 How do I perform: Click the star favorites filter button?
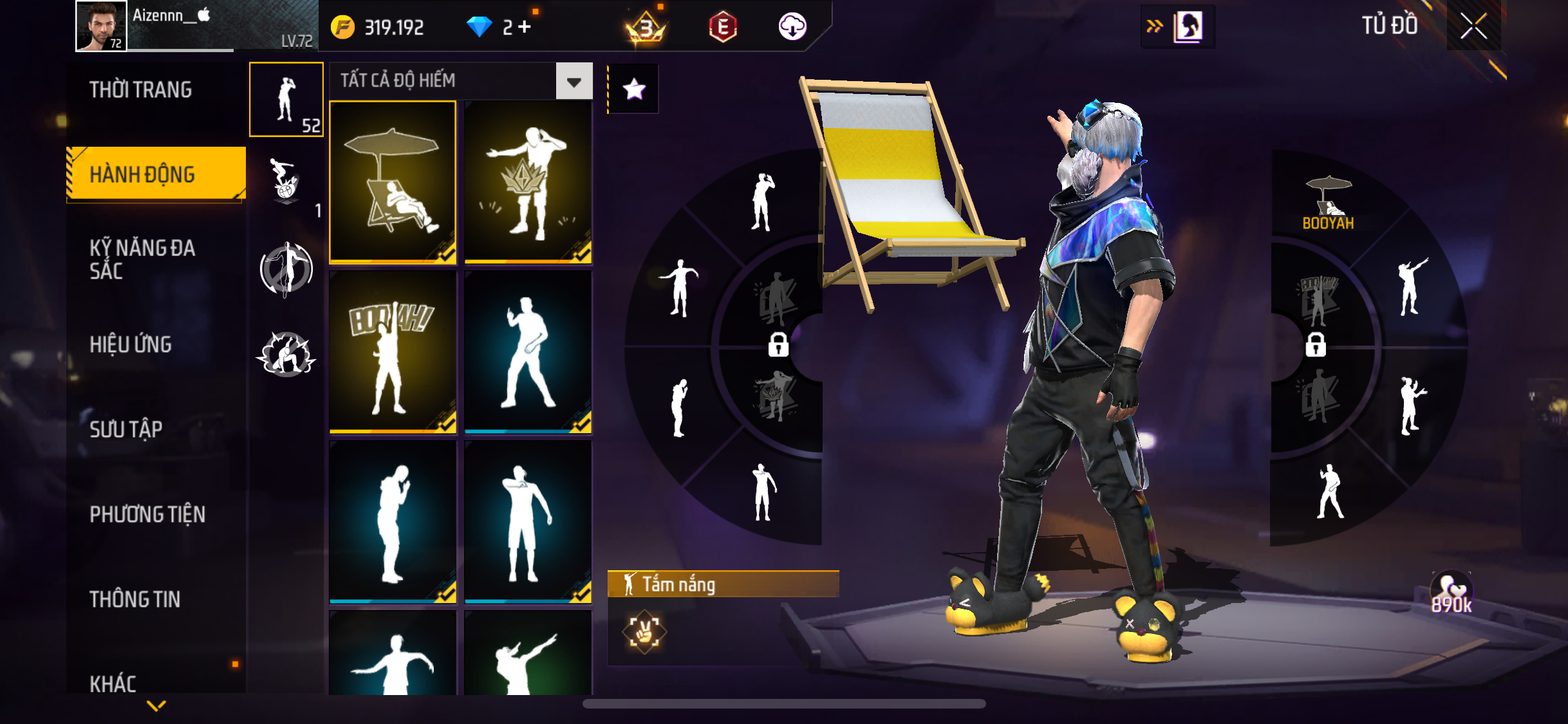pyautogui.click(x=634, y=89)
